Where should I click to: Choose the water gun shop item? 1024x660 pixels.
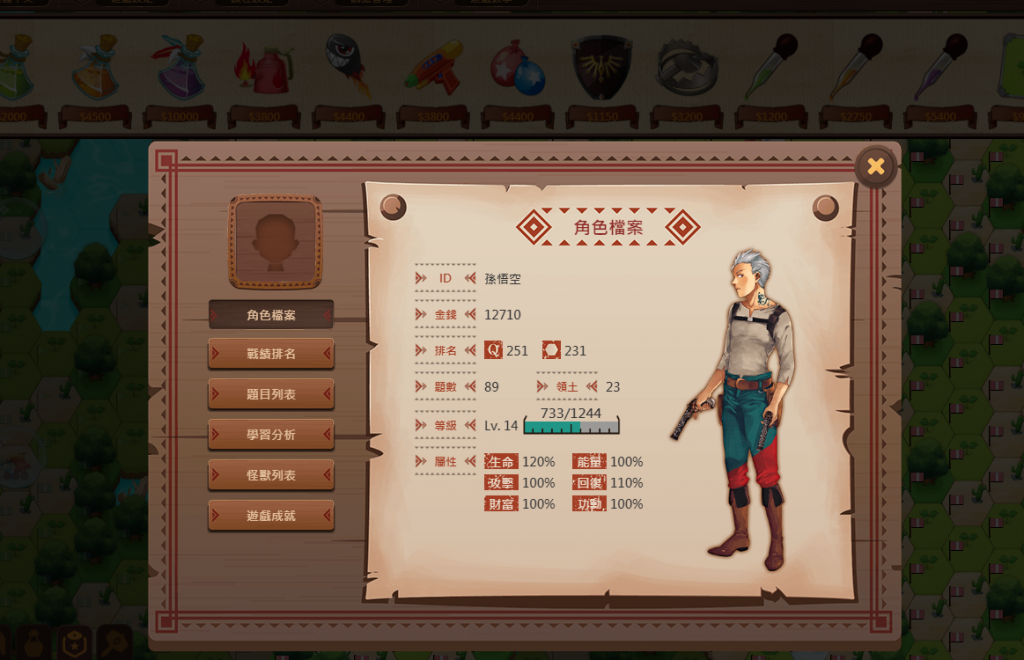[433, 66]
